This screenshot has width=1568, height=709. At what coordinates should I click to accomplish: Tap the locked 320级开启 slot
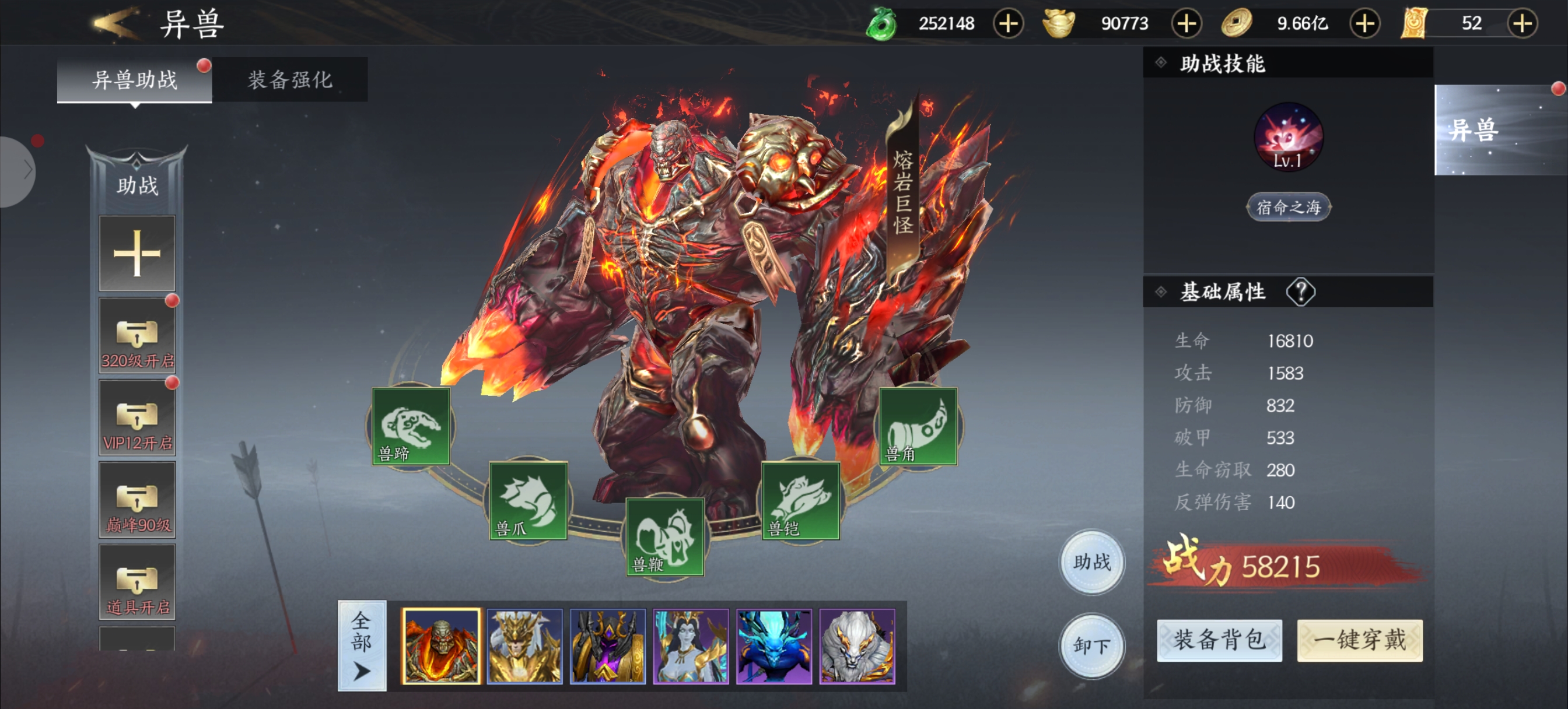137,336
